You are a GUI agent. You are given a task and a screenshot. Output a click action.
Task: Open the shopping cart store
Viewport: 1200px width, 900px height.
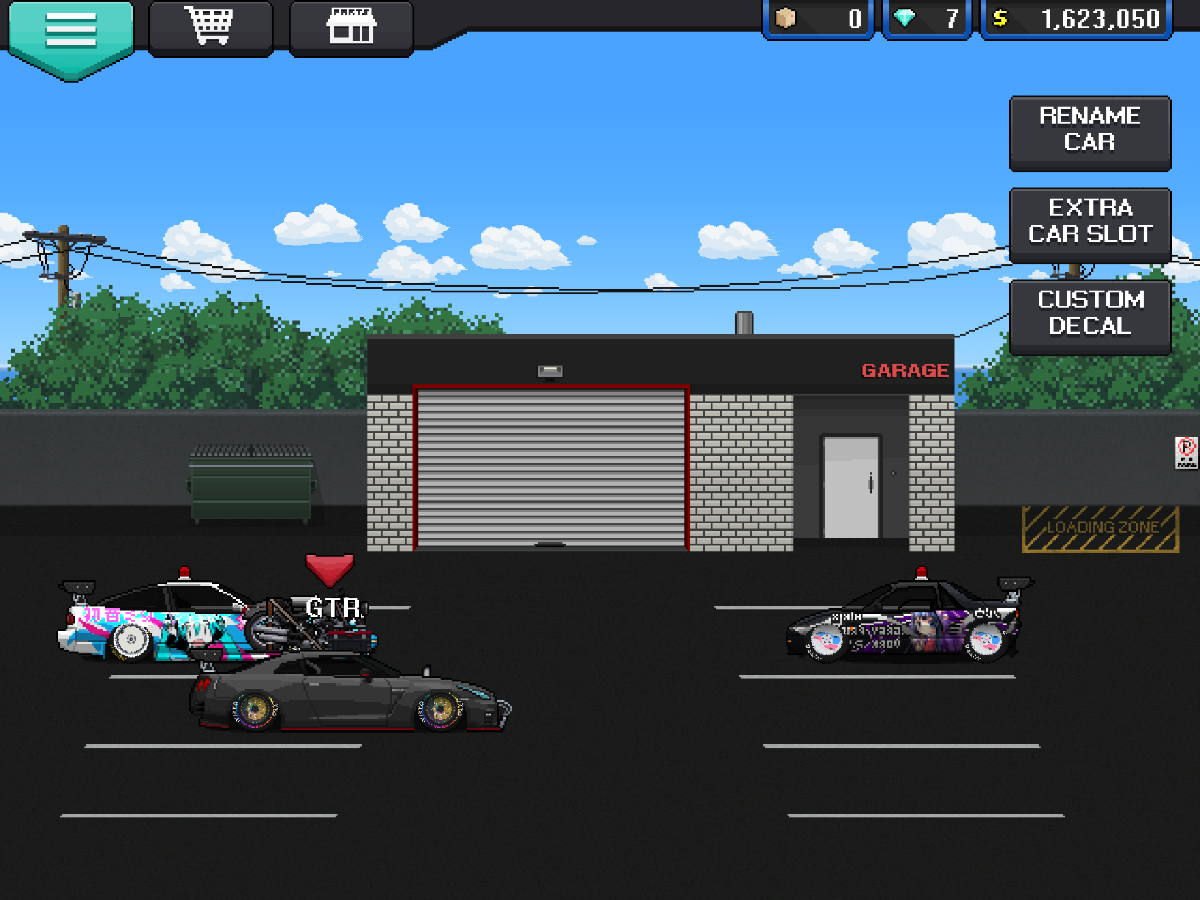(210, 27)
